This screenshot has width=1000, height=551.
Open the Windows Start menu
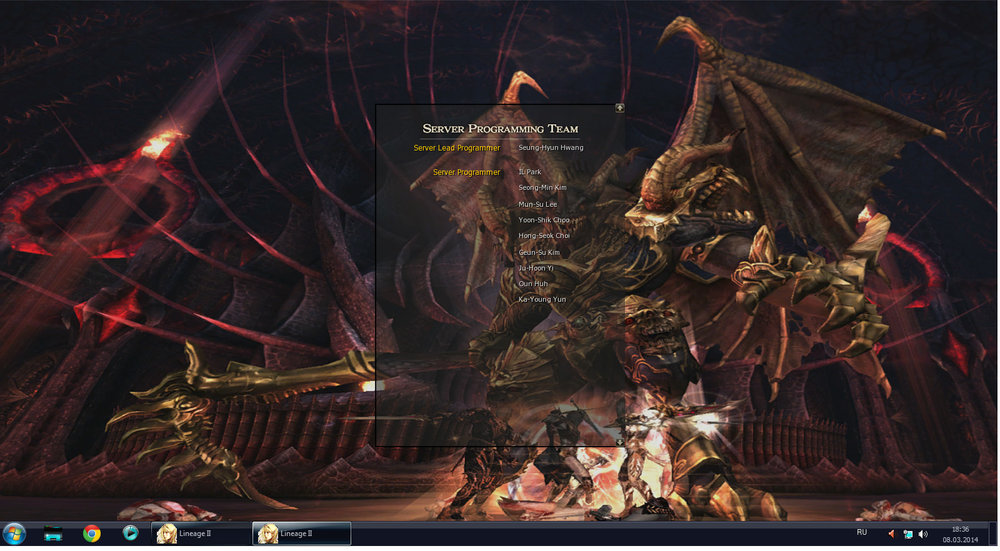(17, 533)
